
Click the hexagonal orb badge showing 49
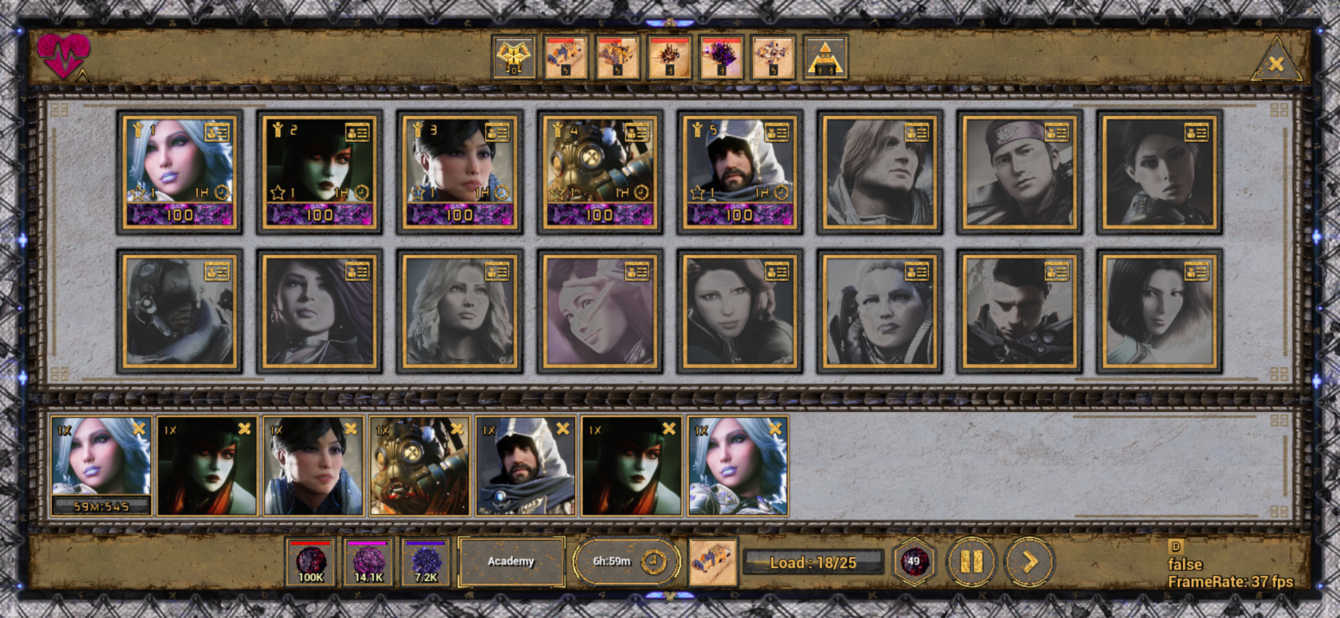pos(913,562)
